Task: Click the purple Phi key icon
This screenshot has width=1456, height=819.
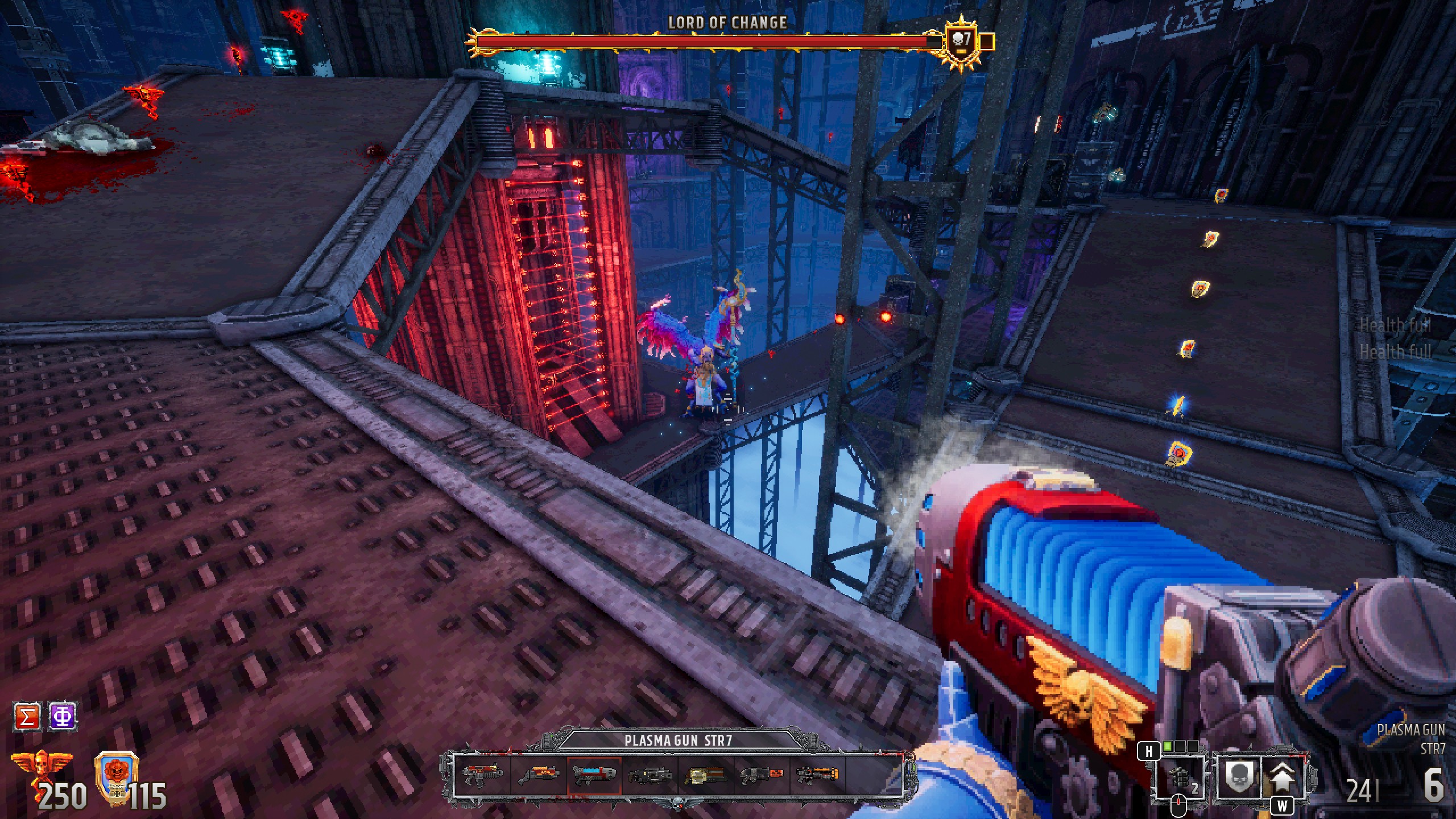Action: (x=63, y=716)
